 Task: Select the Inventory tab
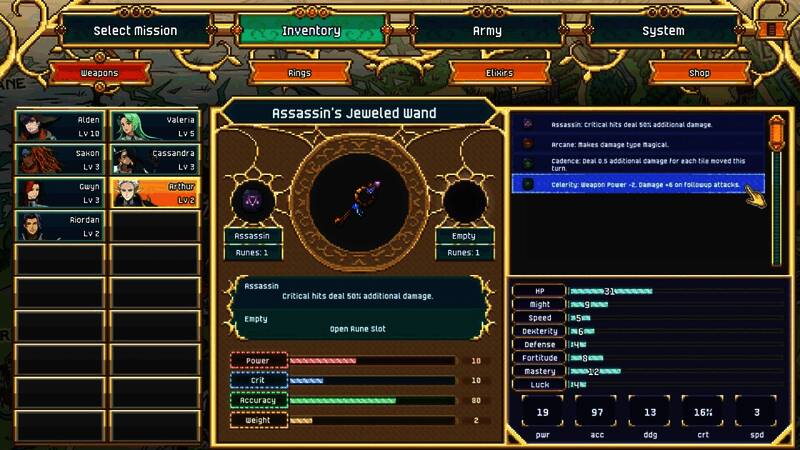[311, 30]
